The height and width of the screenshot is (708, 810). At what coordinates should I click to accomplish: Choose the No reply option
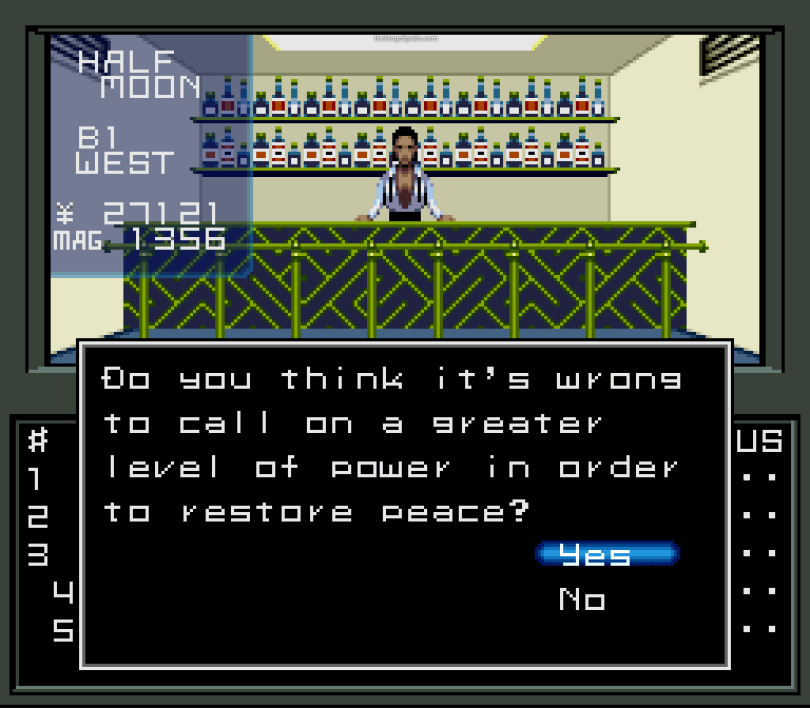click(582, 599)
